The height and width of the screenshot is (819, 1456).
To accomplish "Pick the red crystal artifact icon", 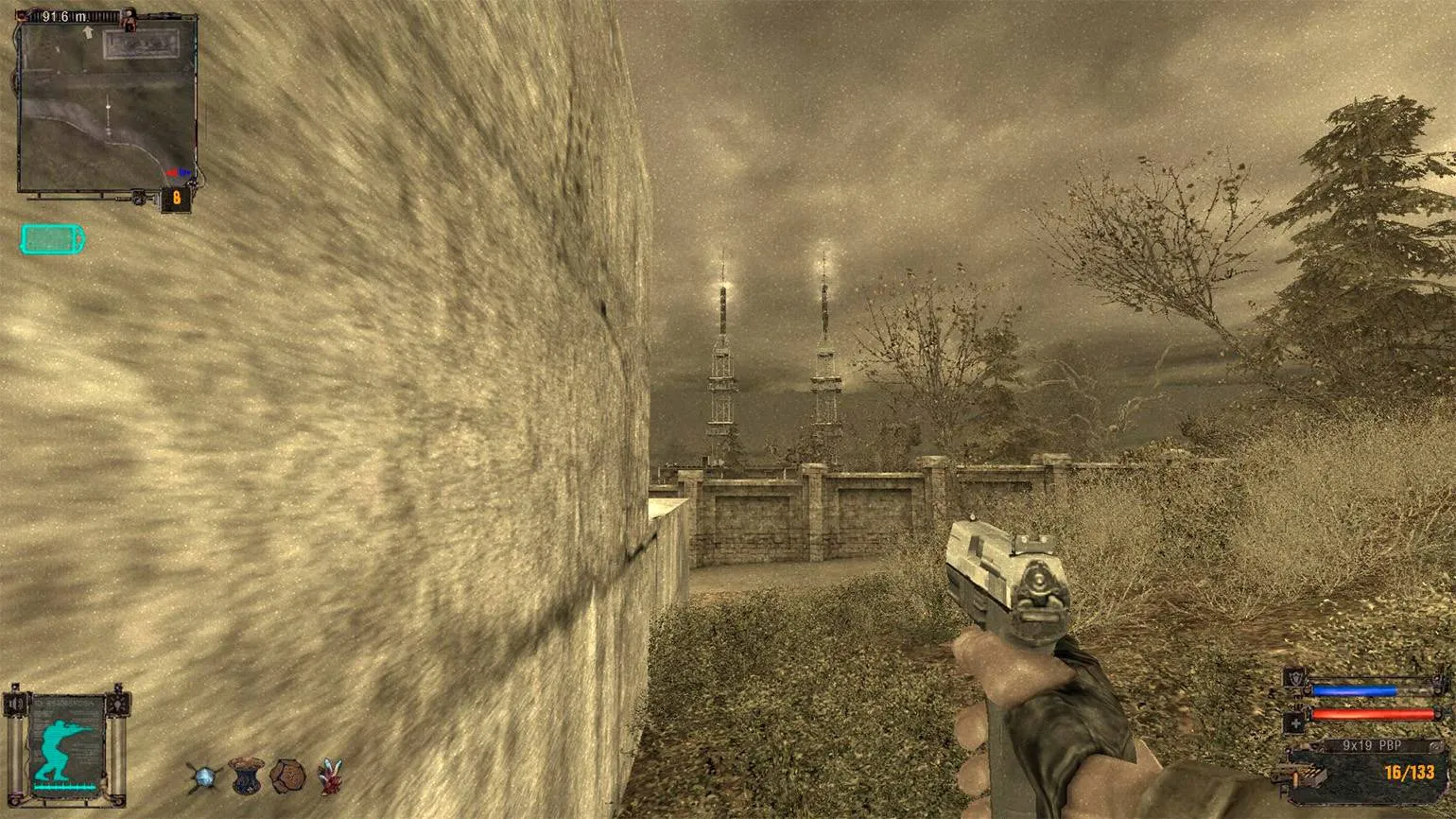I will pos(330,776).
